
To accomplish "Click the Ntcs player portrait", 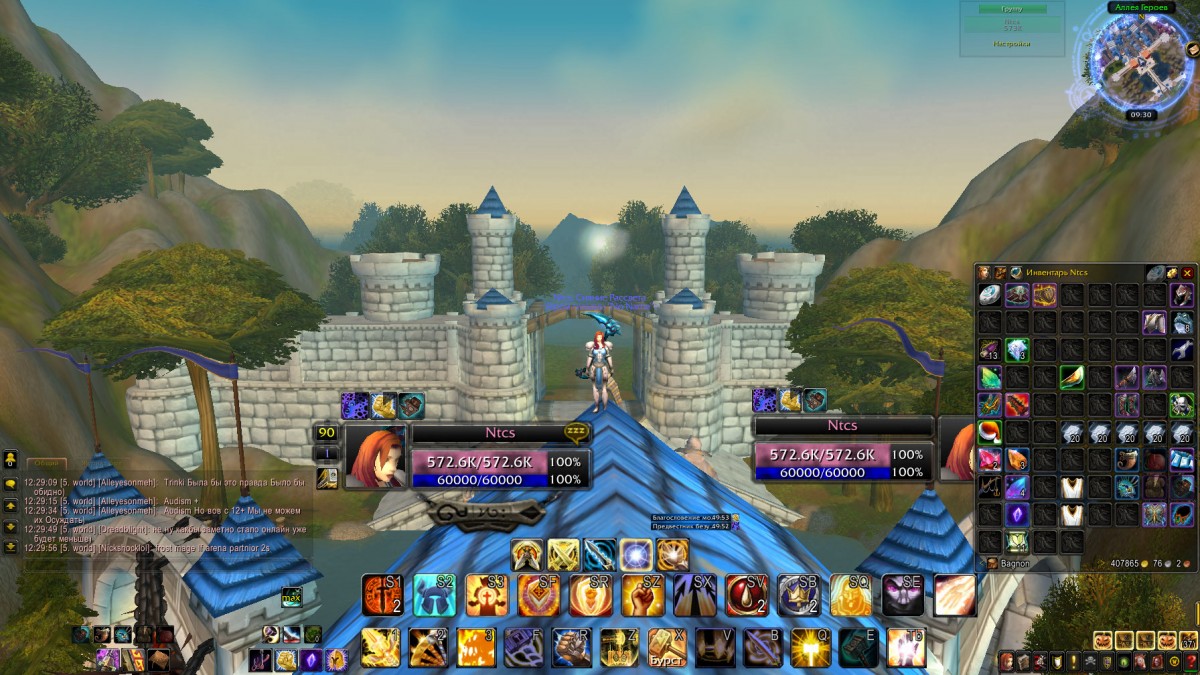I will 375,458.
